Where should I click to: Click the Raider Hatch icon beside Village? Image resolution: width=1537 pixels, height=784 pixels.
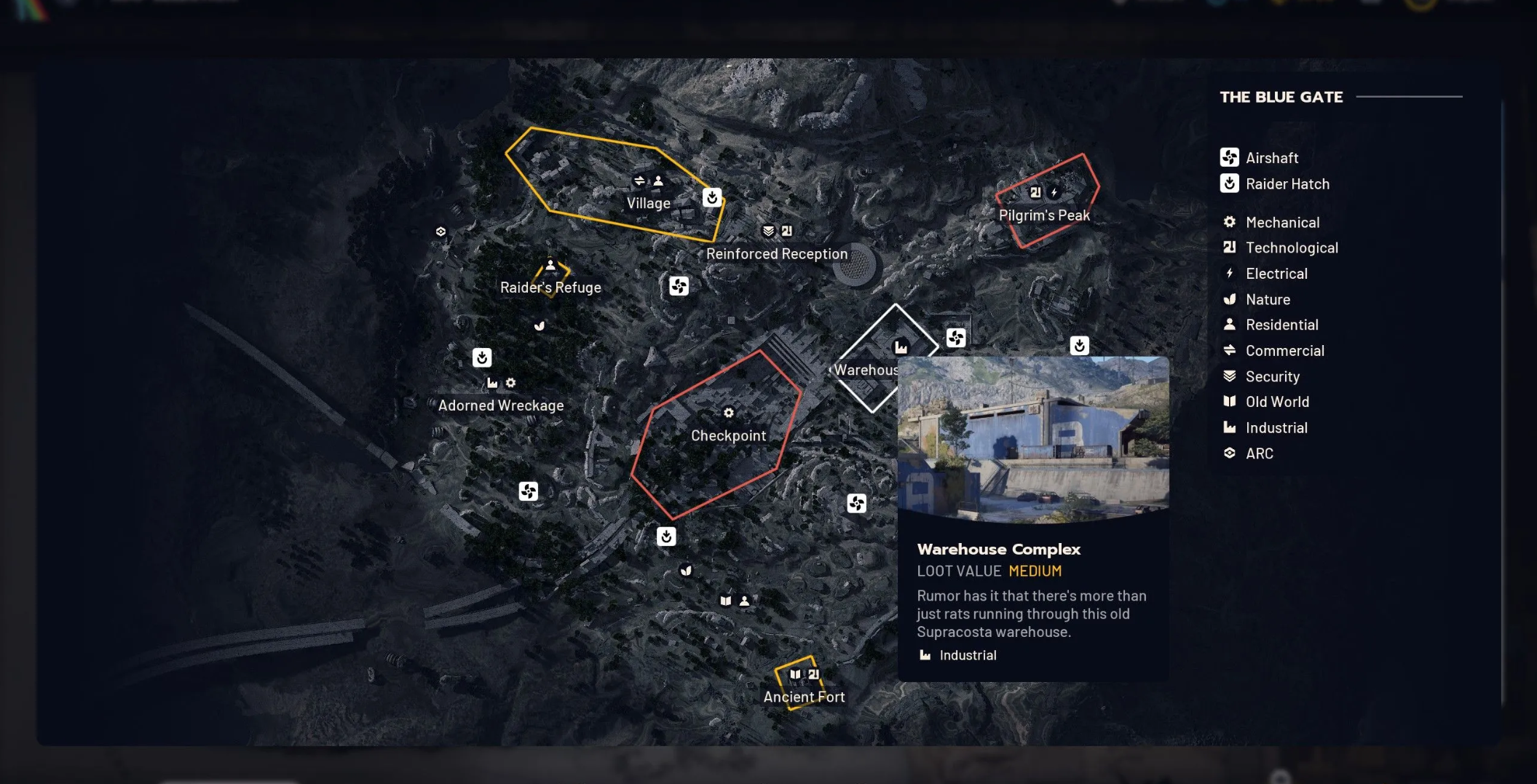click(712, 197)
